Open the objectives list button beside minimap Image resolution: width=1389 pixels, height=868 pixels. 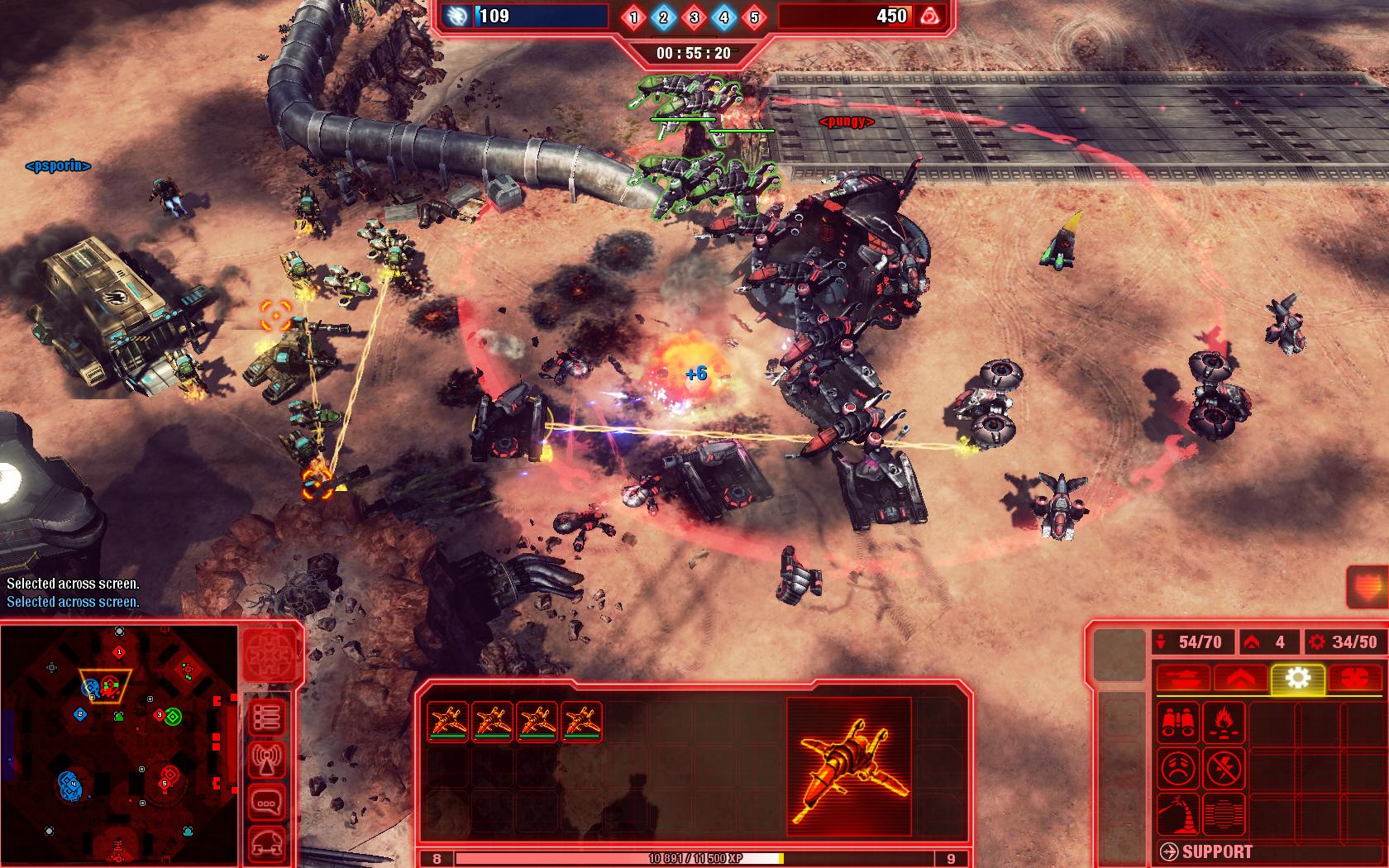tap(268, 718)
